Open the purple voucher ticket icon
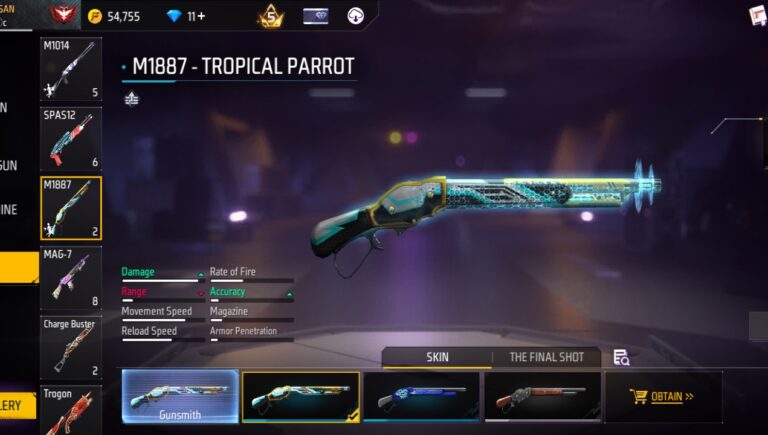This screenshot has width=768, height=435. point(315,16)
